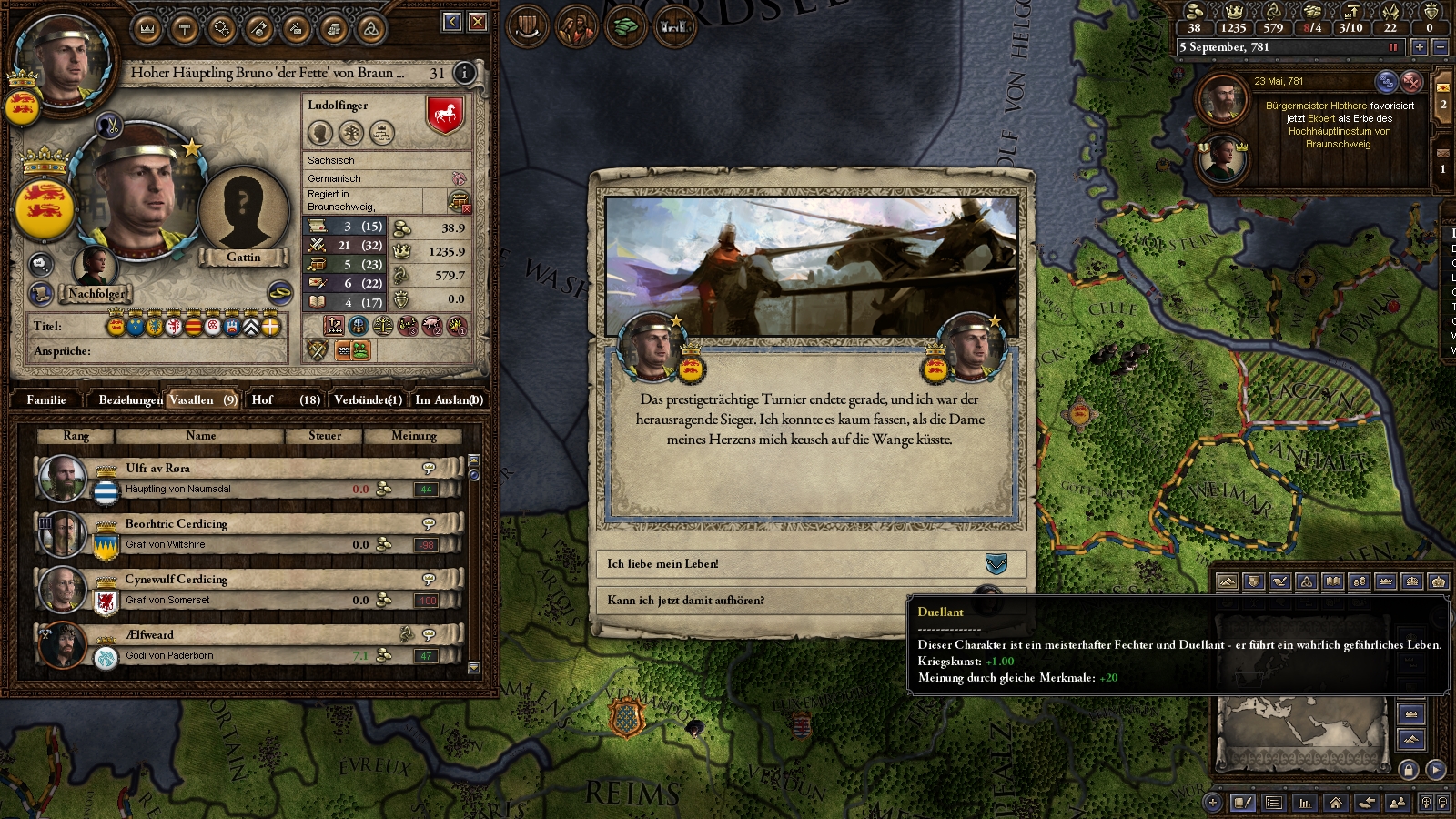
Task: Close the character panel with the X
Action: pyautogui.click(x=478, y=22)
